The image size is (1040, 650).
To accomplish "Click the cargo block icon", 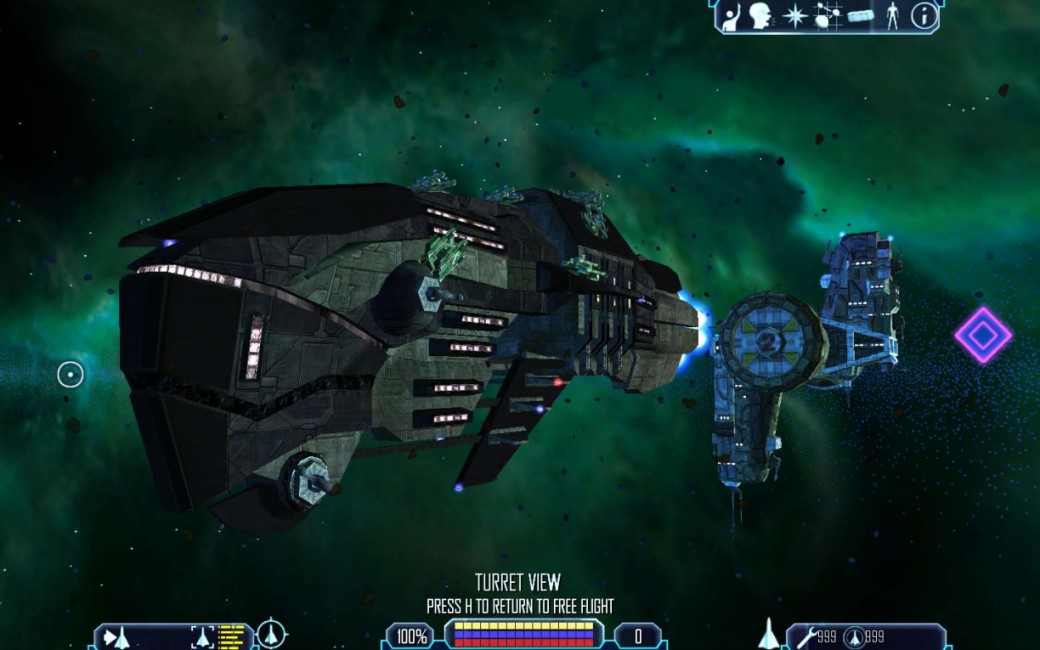I will pyautogui.click(x=860, y=16).
